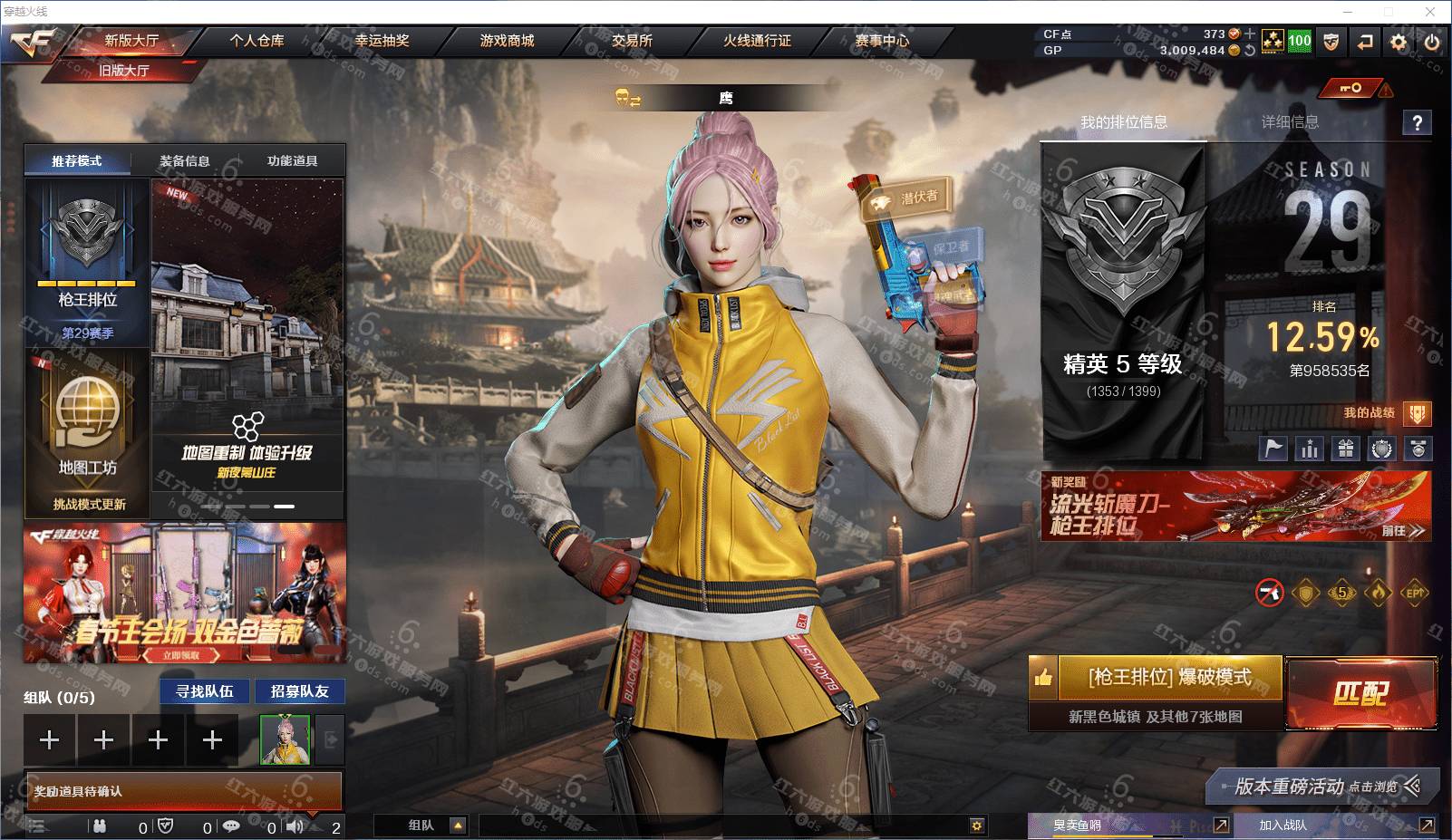The height and width of the screenshot is (840, 1452).
Task: Start matchmaking with the 匹配 button
Action: point(1360,693)
